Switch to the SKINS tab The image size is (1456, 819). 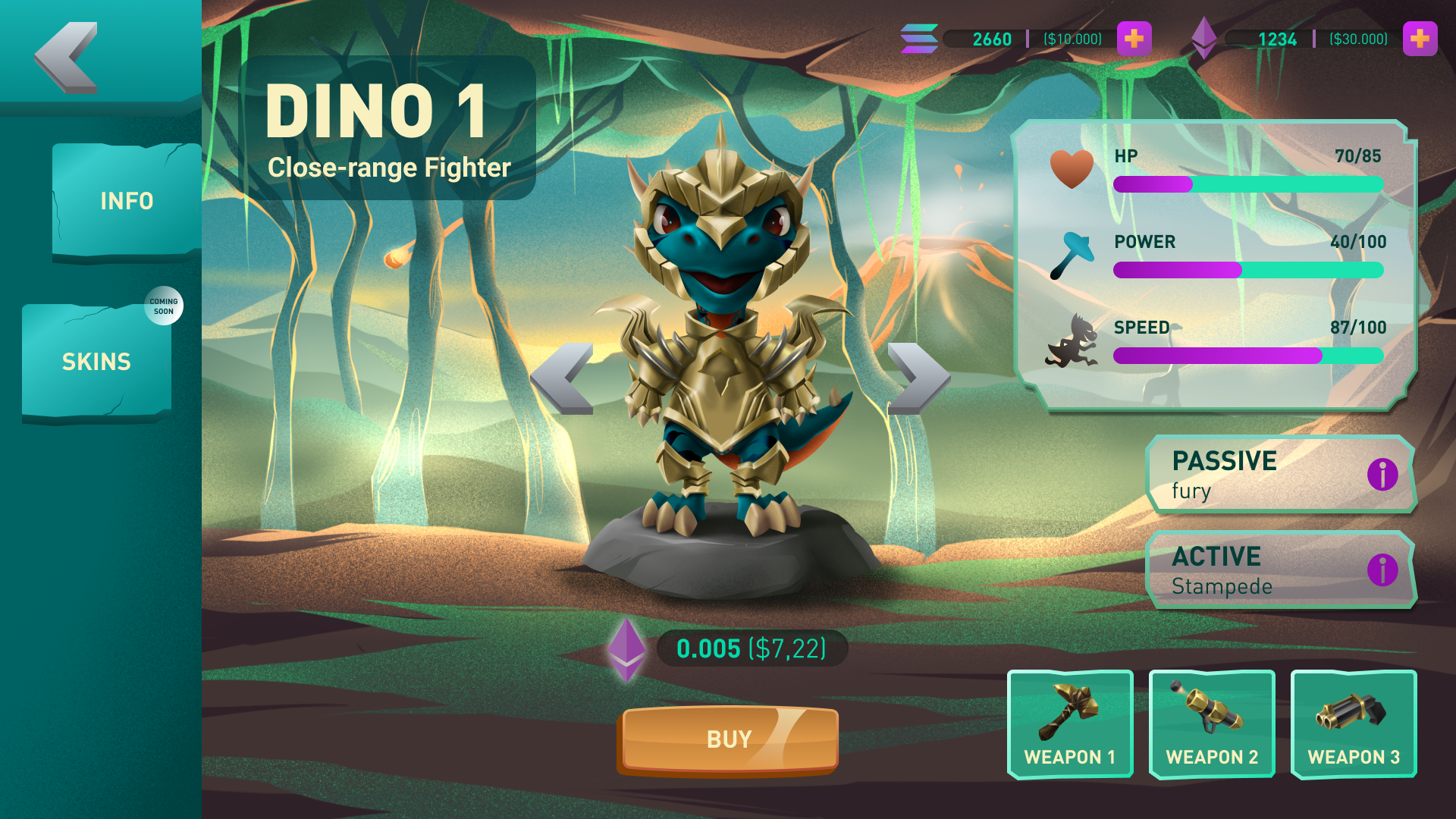click(x=96, y=362)
